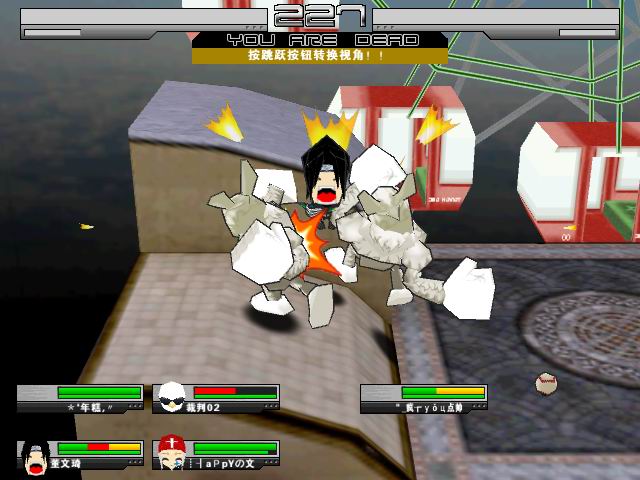
Task: Select the player panel labeled 年糕
Action: coord(80,399)
